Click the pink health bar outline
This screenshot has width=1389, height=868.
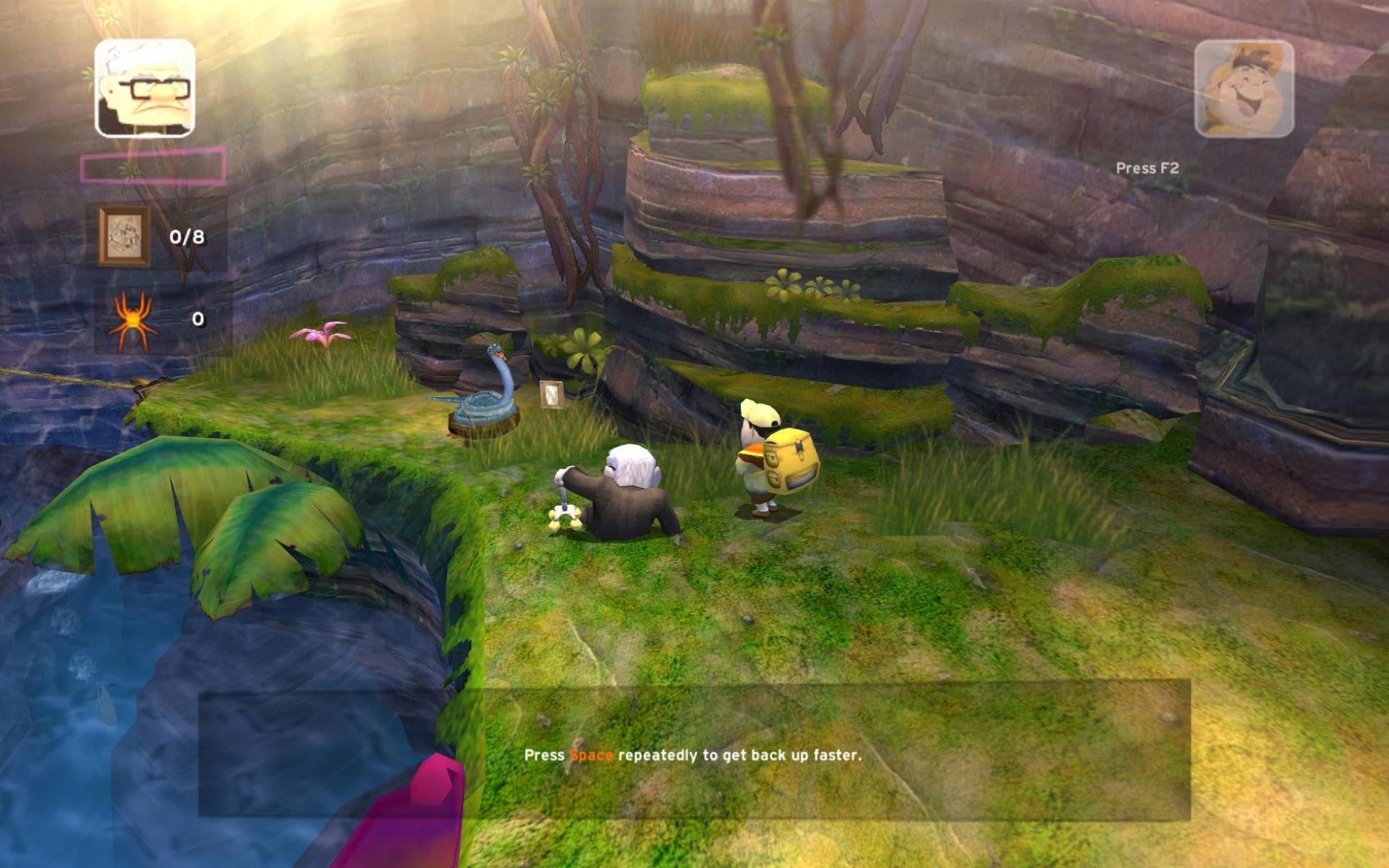click(x=152, y=167)
